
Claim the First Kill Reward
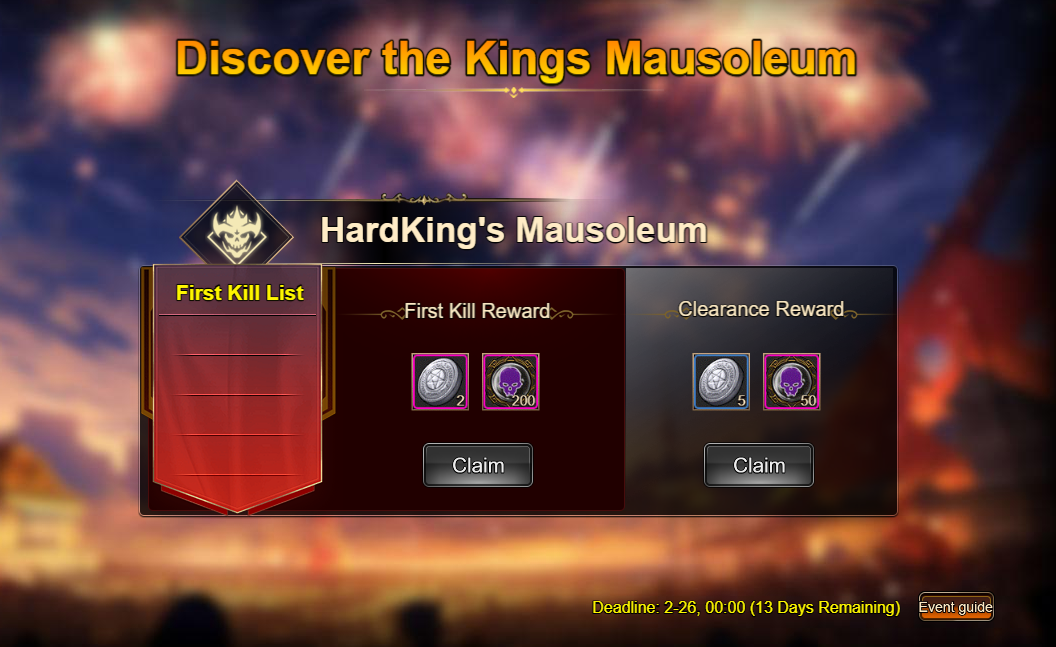coord(478,465)
